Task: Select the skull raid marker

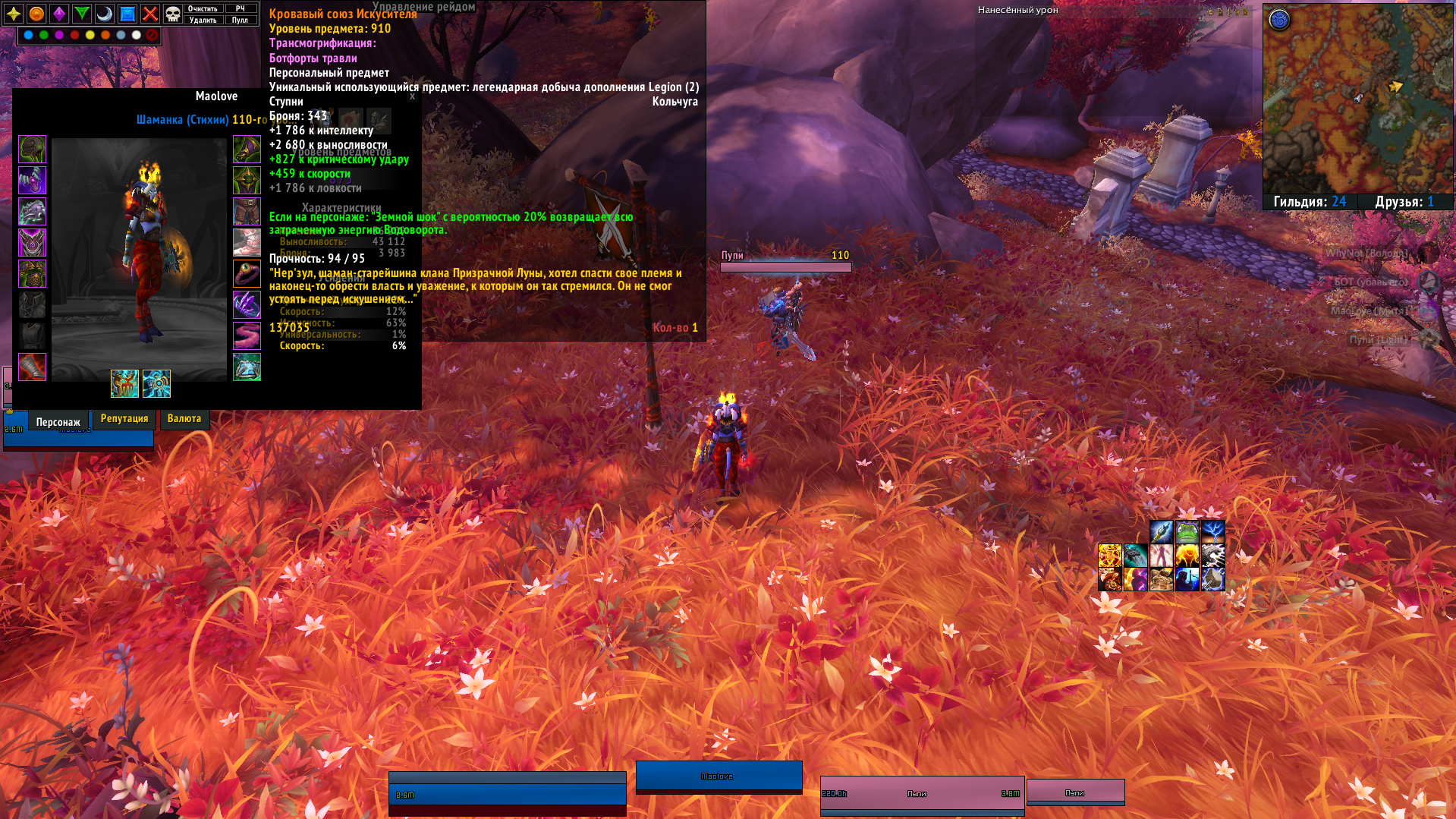Action: coord(173,14)
